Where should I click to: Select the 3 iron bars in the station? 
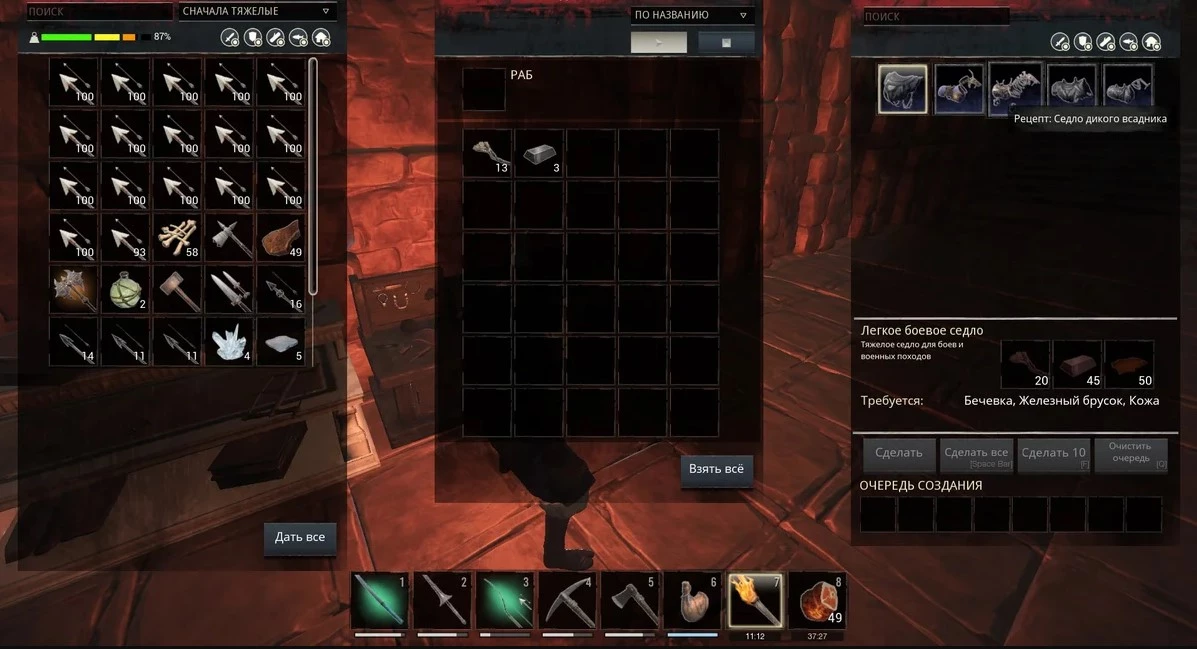point(540,153)
